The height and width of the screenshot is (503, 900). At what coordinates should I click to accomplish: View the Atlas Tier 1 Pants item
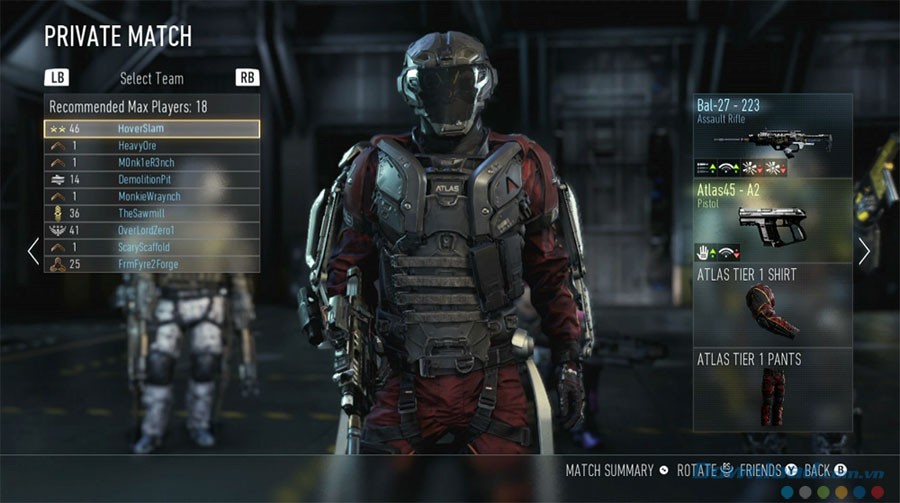pos(773,390)
